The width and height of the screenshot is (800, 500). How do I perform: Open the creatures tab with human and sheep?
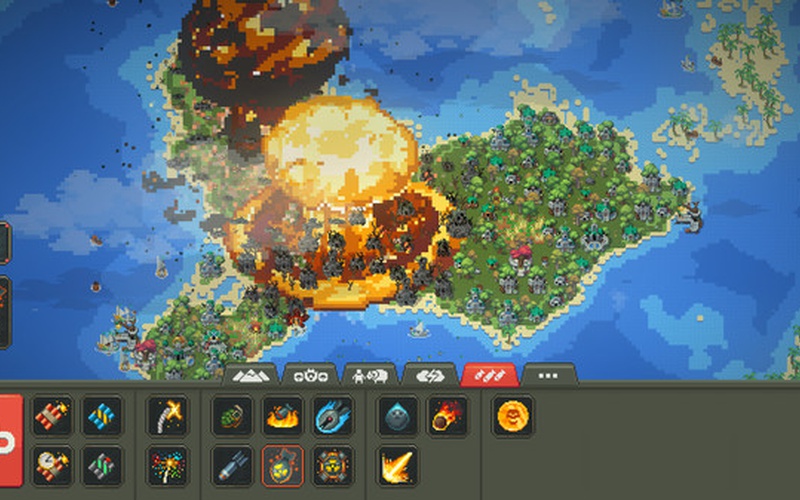[x=369, y=375]
